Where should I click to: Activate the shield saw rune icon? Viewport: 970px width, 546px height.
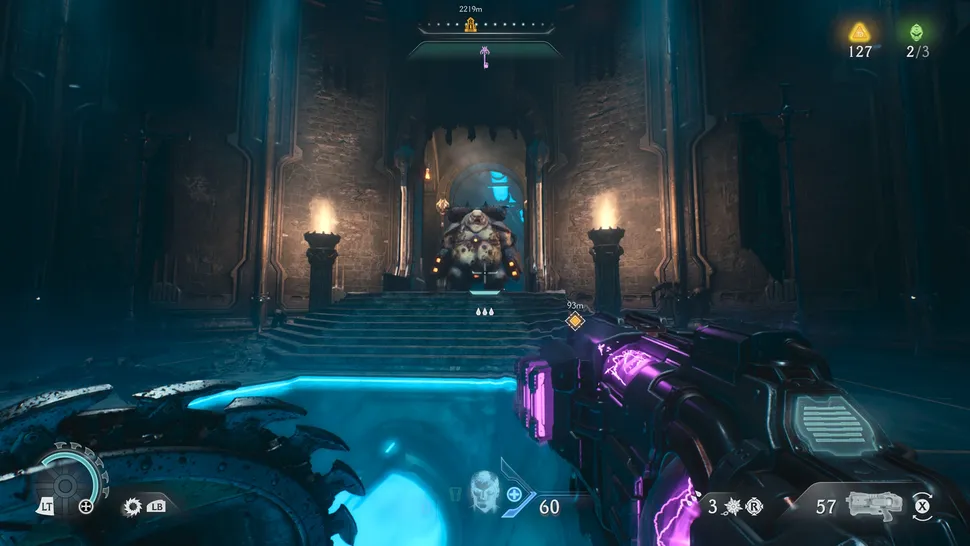(131, 506)
